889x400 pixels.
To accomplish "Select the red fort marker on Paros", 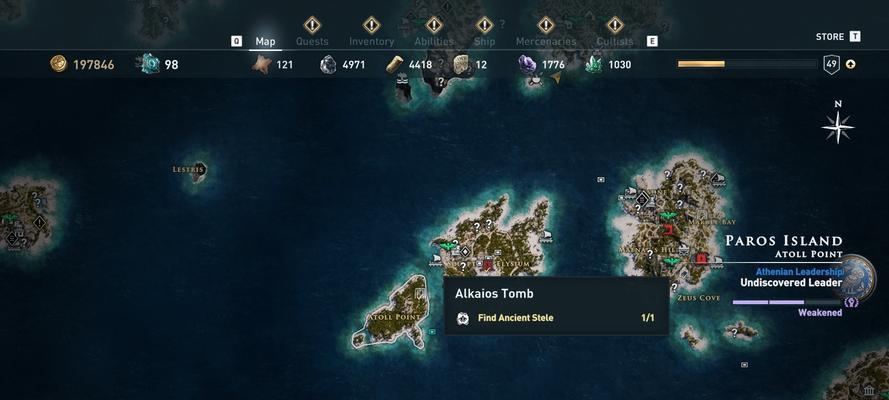I will (x=702, y=258).
